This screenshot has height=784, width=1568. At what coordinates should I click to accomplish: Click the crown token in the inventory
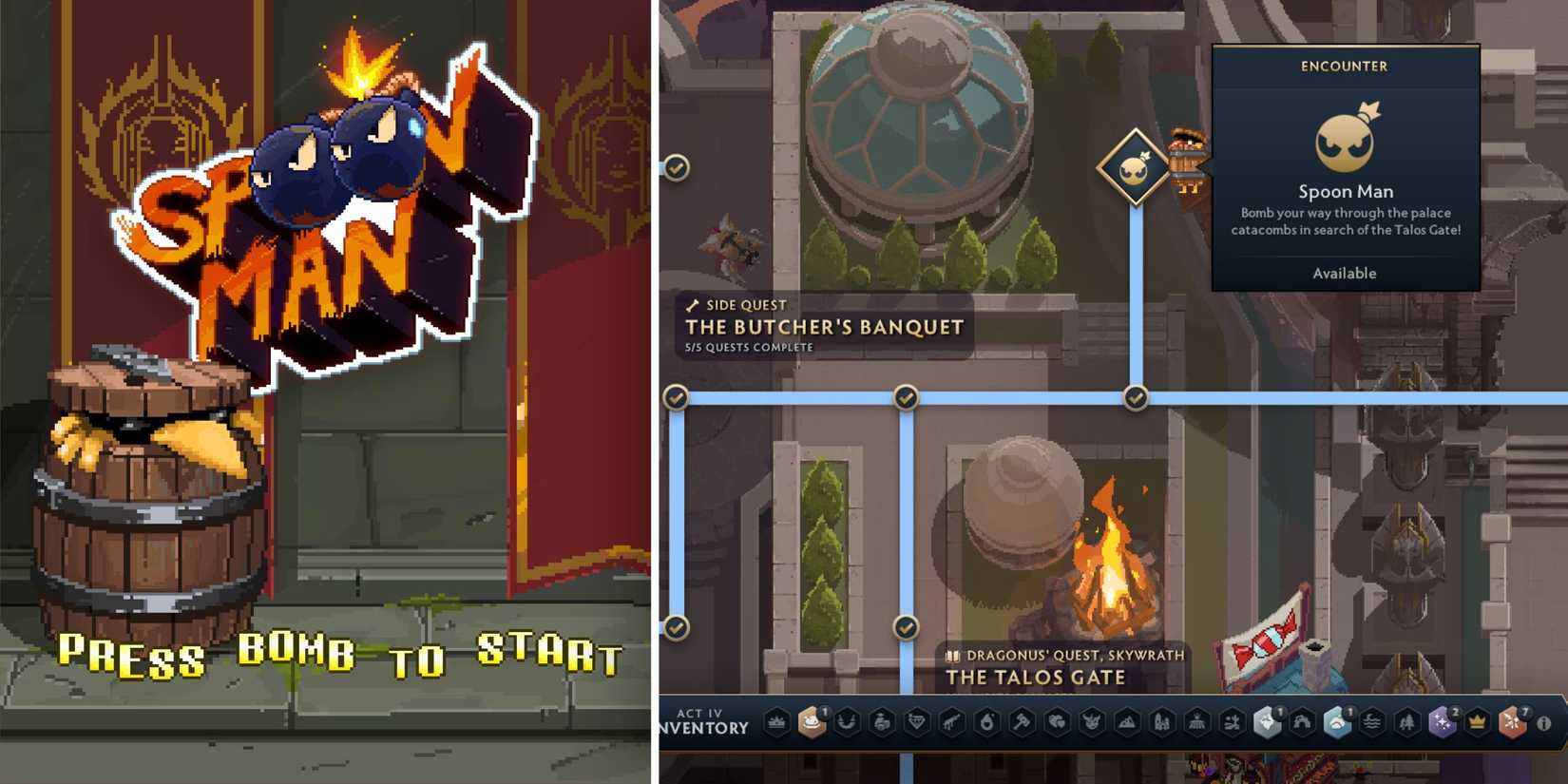(x=1477, y=723)
